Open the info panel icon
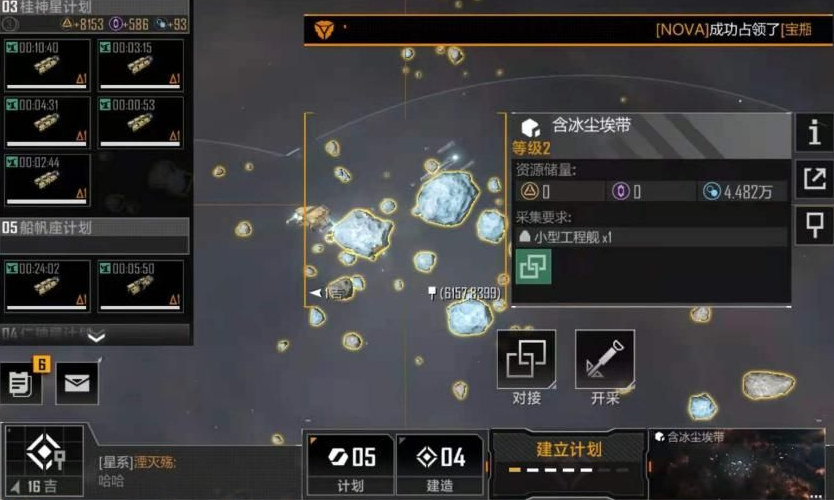 point(814,132)
